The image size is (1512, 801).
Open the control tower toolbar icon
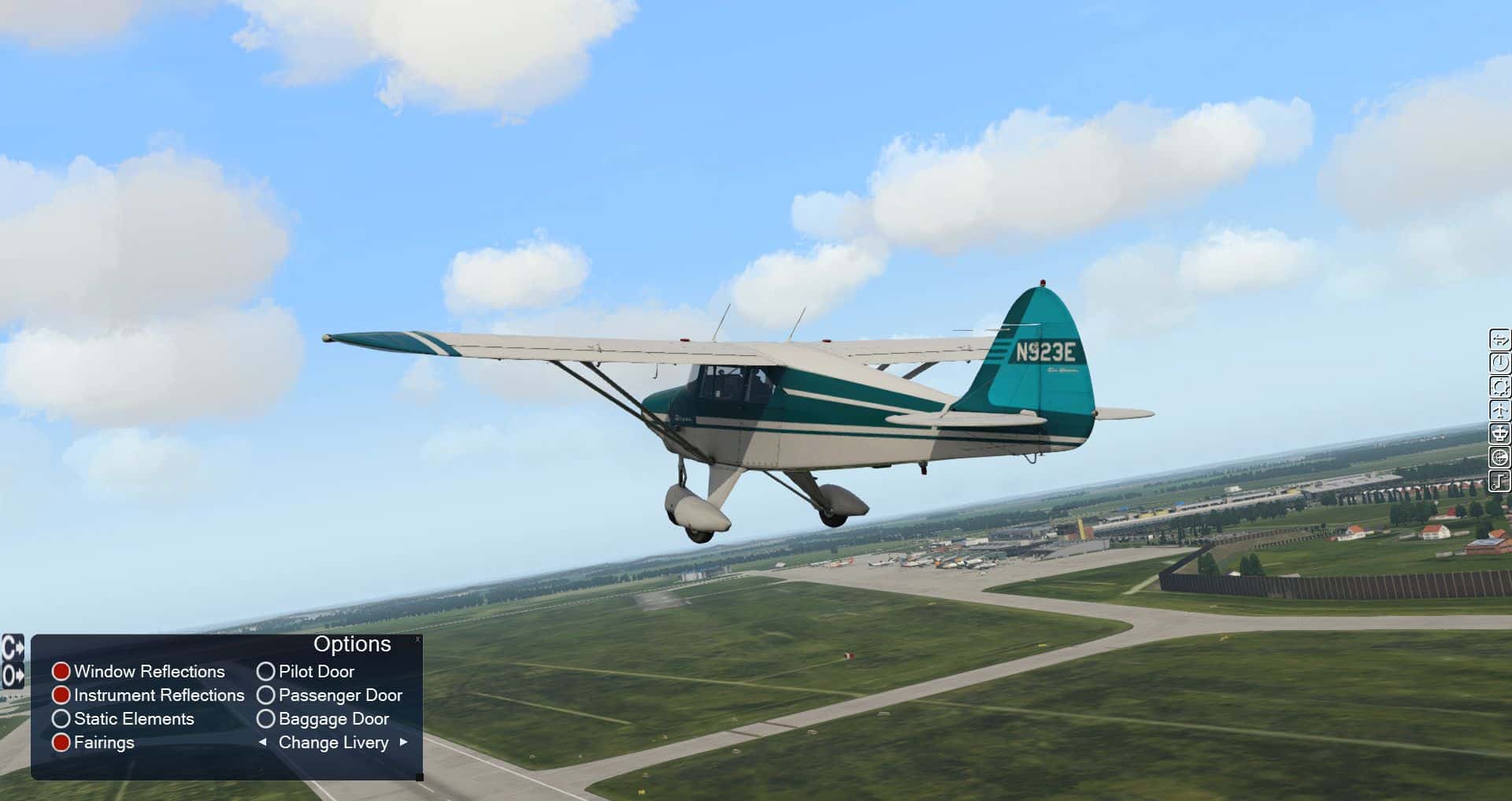pos(1500,434)
